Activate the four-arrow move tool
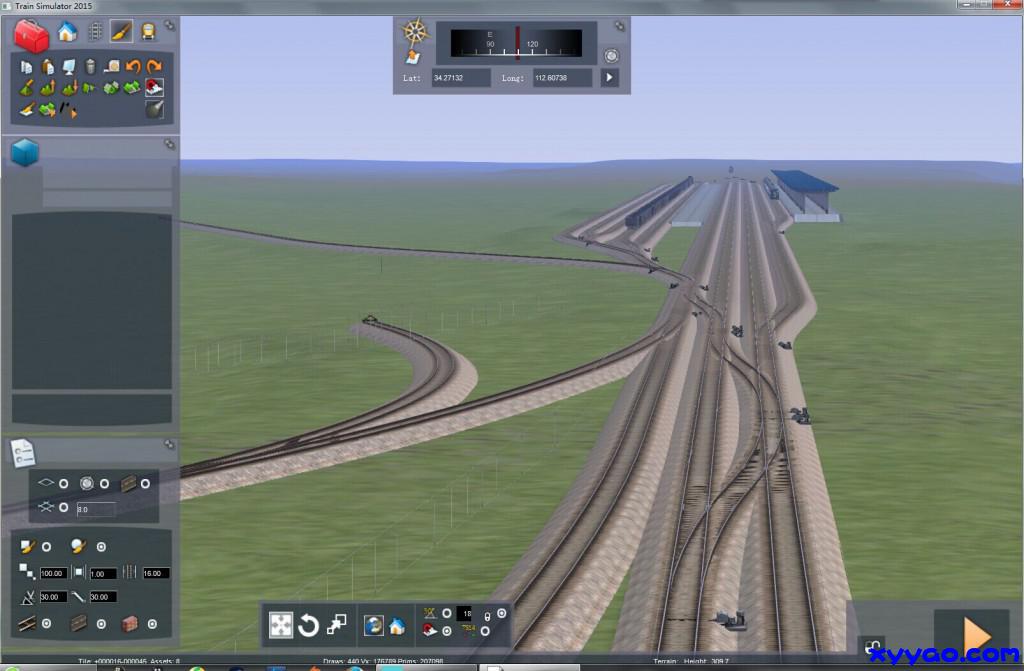Image resolution: width=1024 pixels, height=671 pixels. click(x=282, y=626)
